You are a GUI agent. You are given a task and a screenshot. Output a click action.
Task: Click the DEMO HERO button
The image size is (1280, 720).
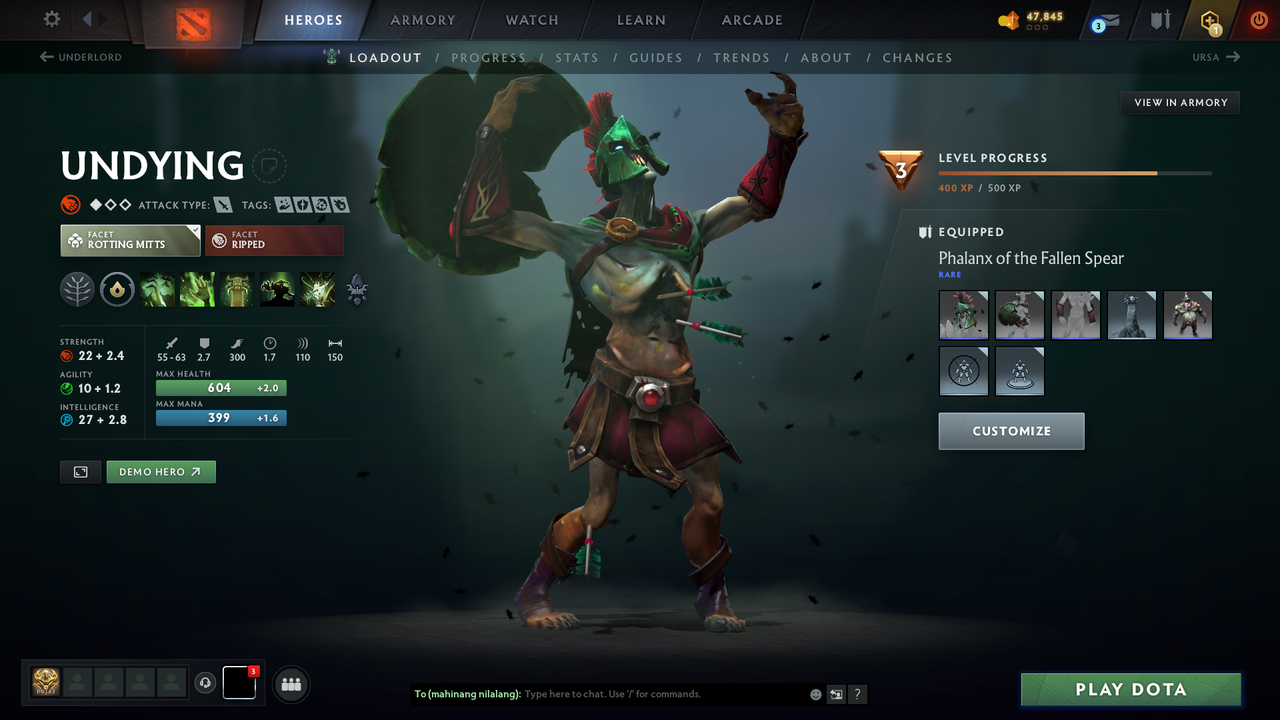coord(161,471)
